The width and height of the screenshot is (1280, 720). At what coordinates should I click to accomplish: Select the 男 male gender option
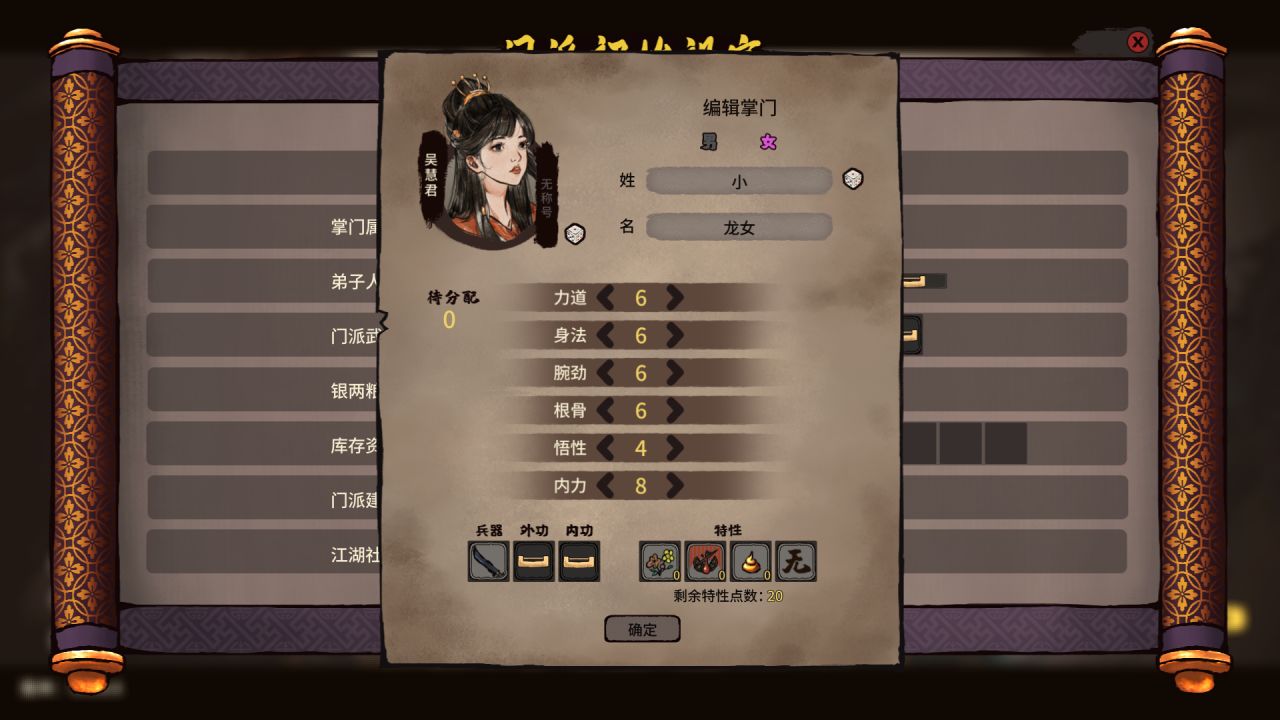click(708, 142)
